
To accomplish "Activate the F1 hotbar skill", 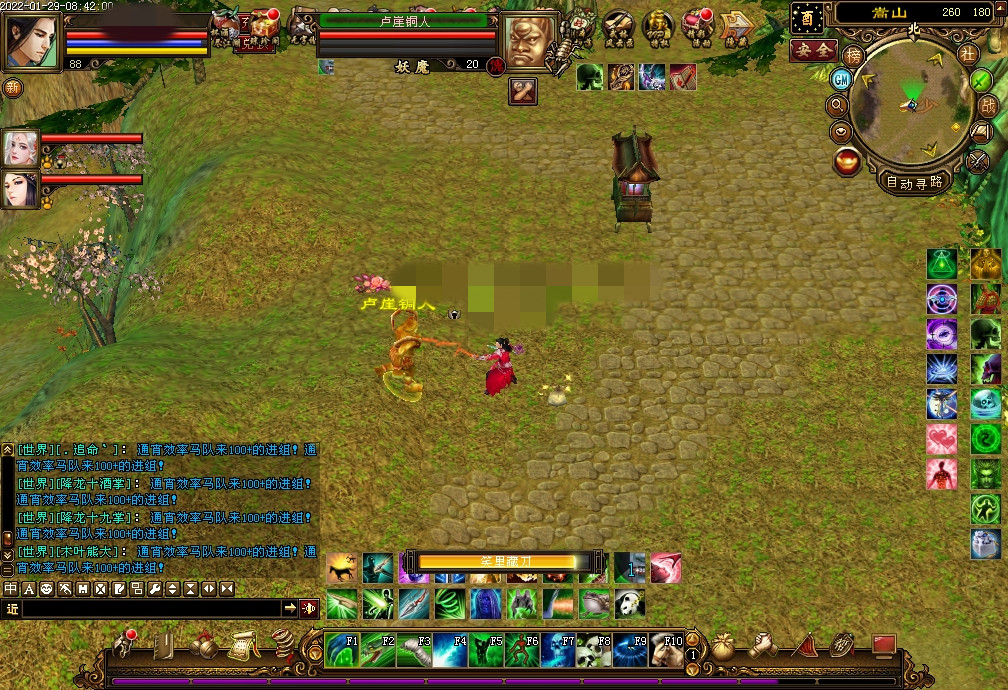I will coord(342,650).
